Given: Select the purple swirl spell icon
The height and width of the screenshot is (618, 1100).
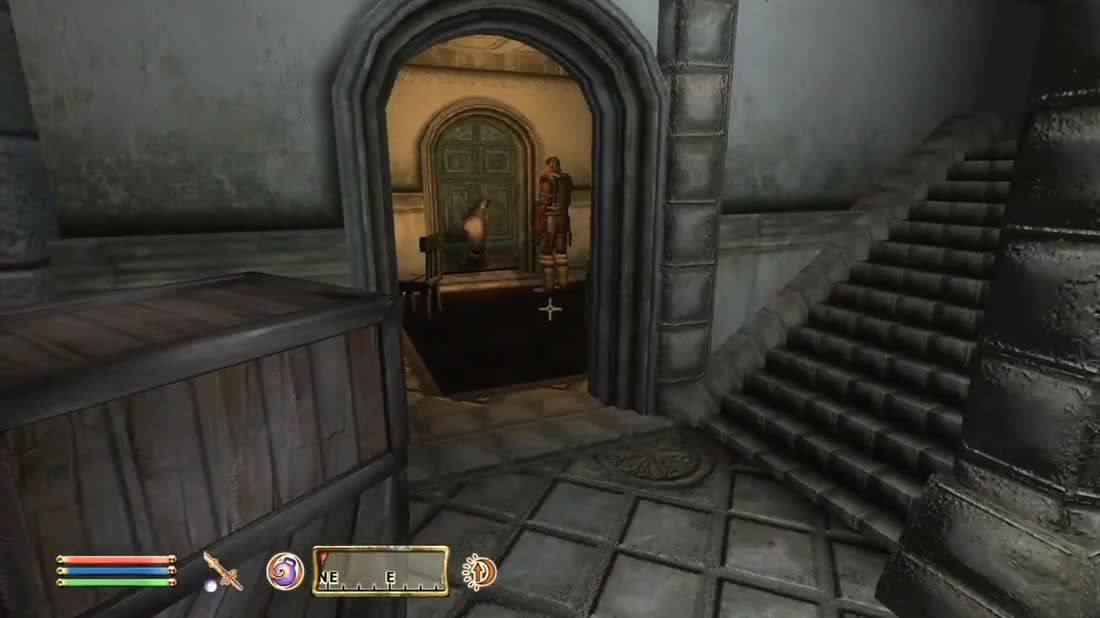Looking at the screenshot, I should 284,571.
